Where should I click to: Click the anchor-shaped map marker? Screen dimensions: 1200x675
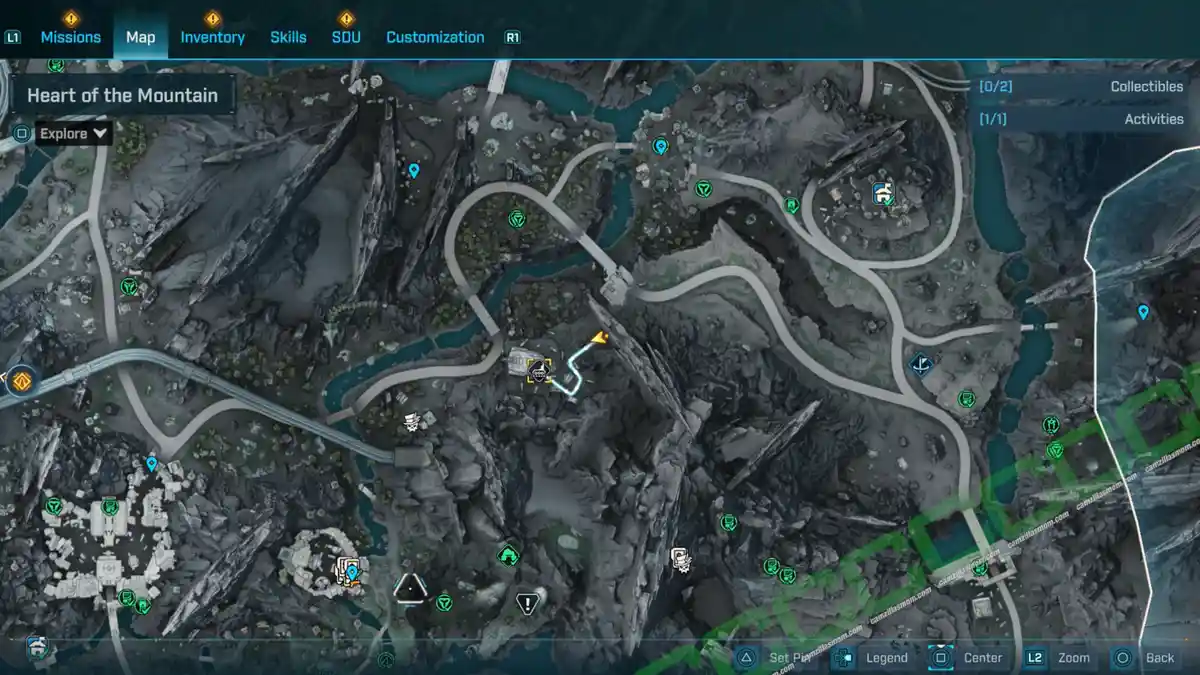click(921, 364)
